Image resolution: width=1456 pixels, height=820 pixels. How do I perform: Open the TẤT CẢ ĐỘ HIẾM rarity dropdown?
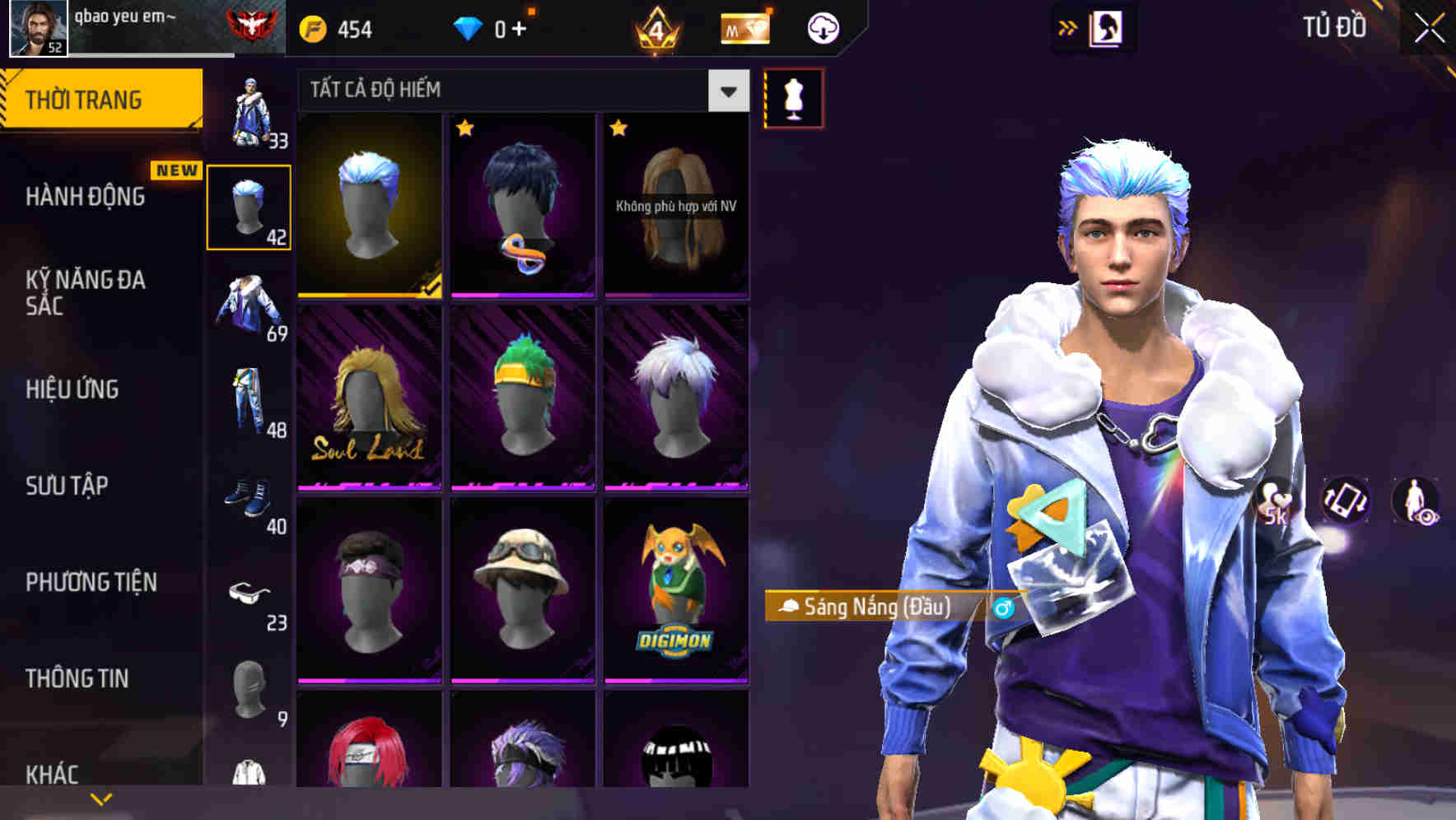point(519,91)
